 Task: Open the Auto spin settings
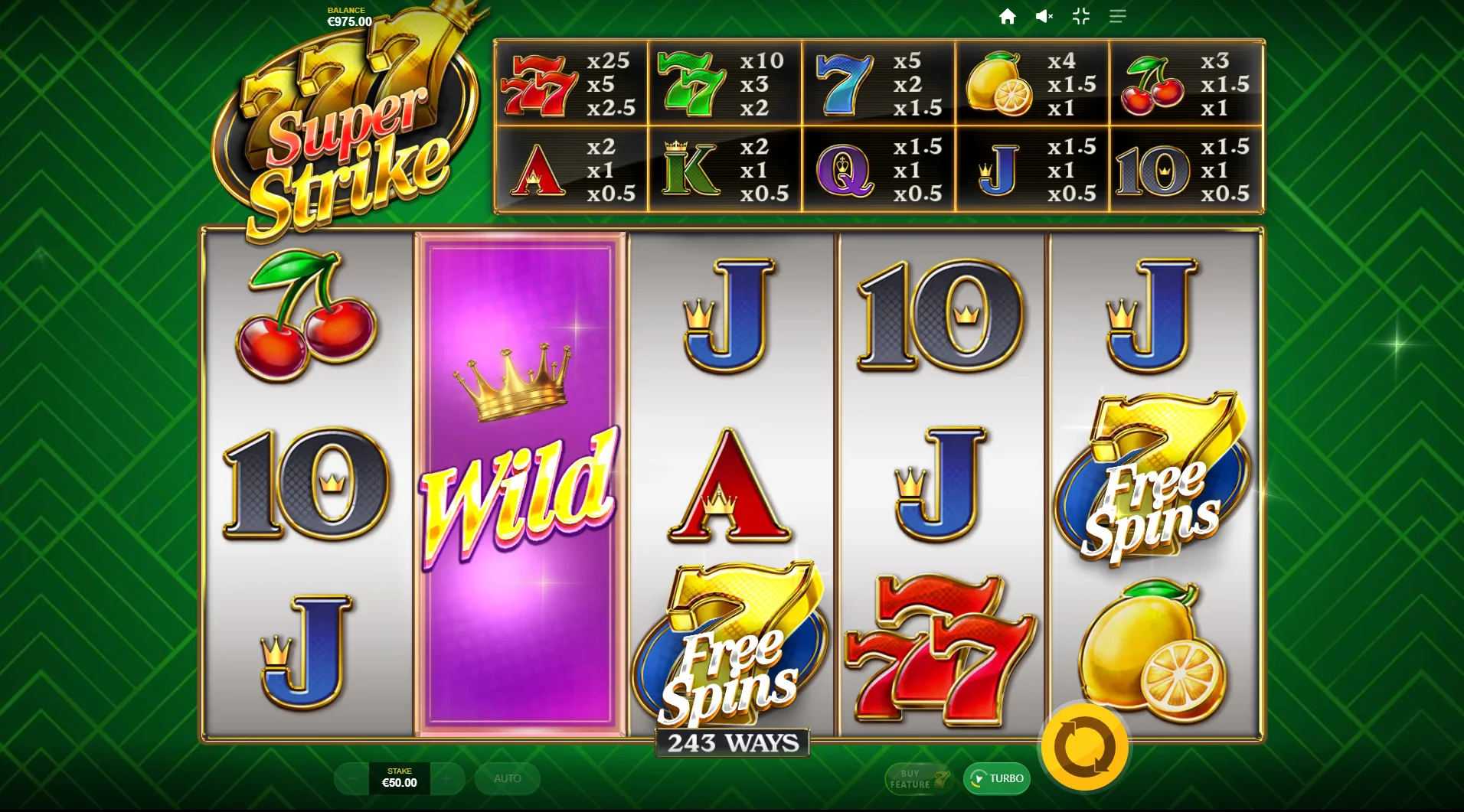pyautogui.click(x=507, y=778)
